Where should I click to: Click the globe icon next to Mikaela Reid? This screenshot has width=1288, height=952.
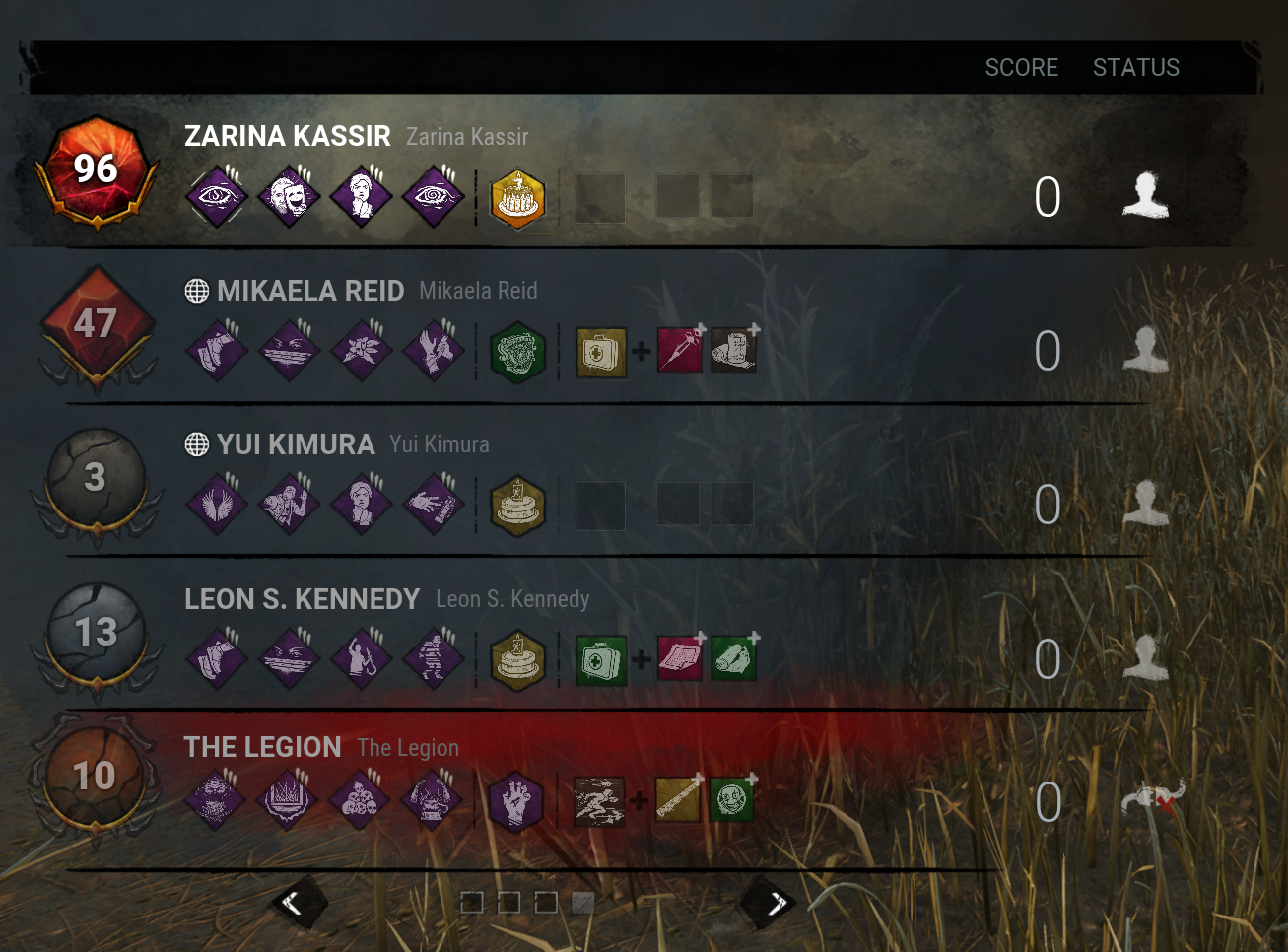pyautogui.click(x=194, y=290)
